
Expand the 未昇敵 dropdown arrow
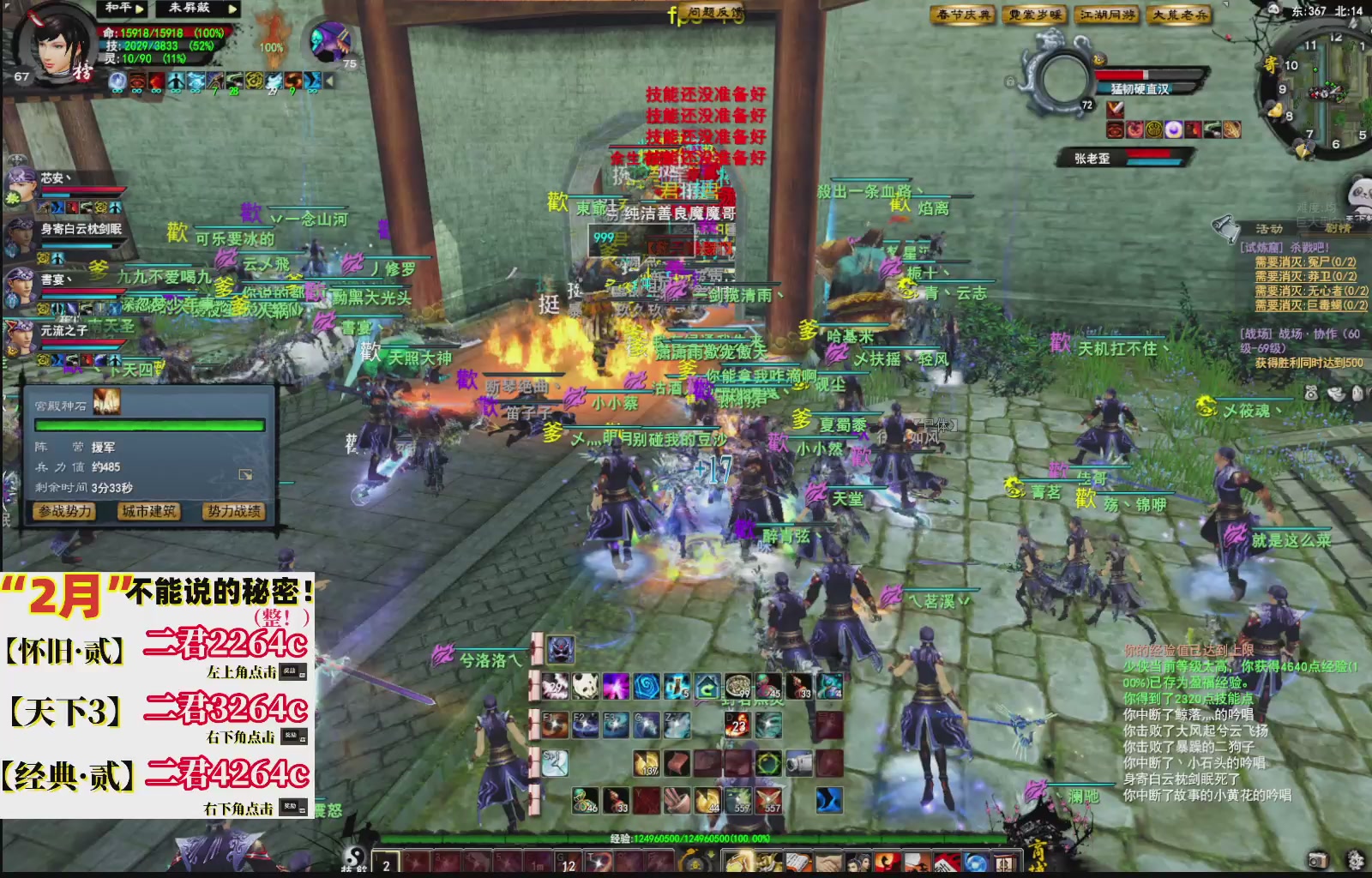click(x=232, y=9)
